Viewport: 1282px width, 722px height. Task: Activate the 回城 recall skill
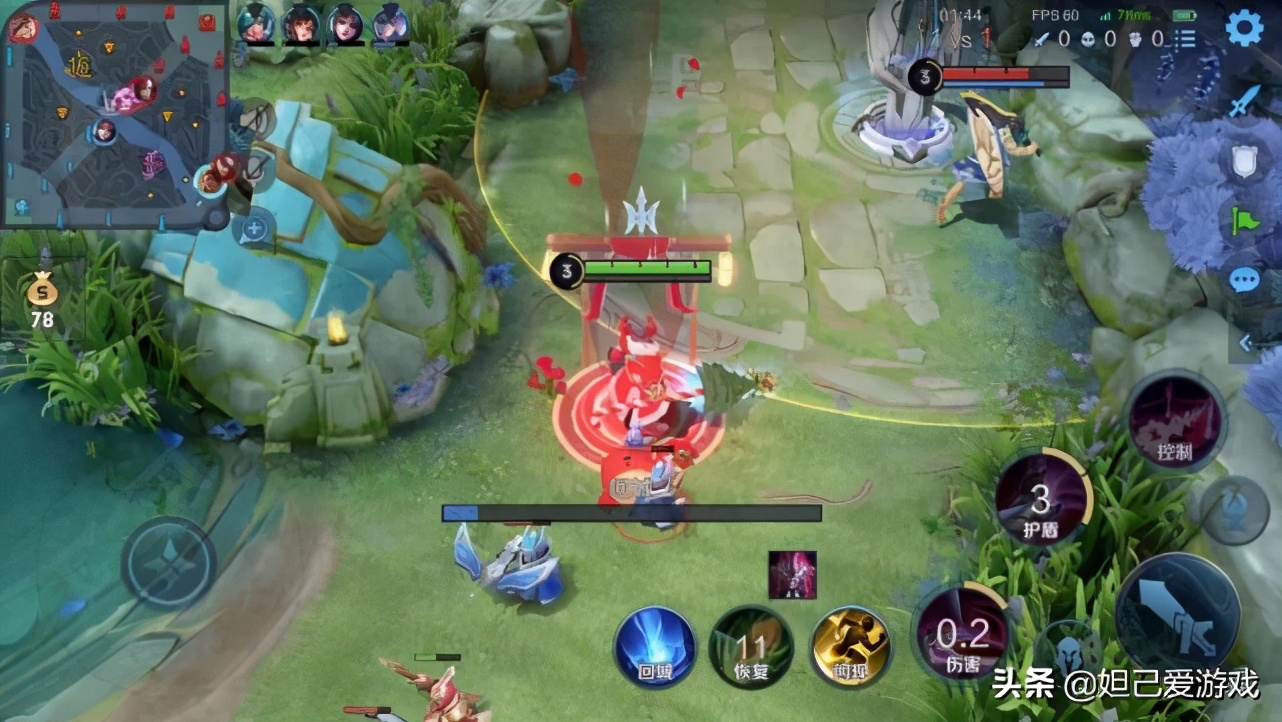[655, 646]
